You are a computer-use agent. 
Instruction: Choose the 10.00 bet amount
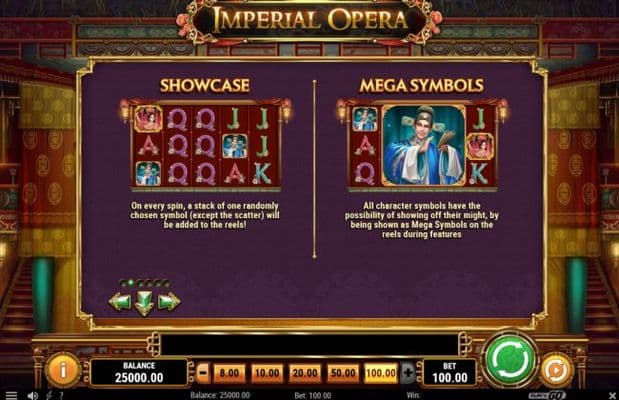point(267,372)
